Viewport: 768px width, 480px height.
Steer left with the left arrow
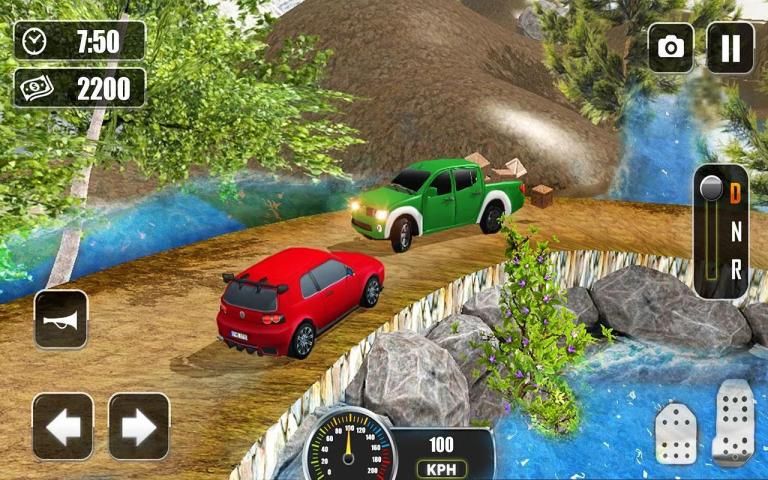point(63,426)
